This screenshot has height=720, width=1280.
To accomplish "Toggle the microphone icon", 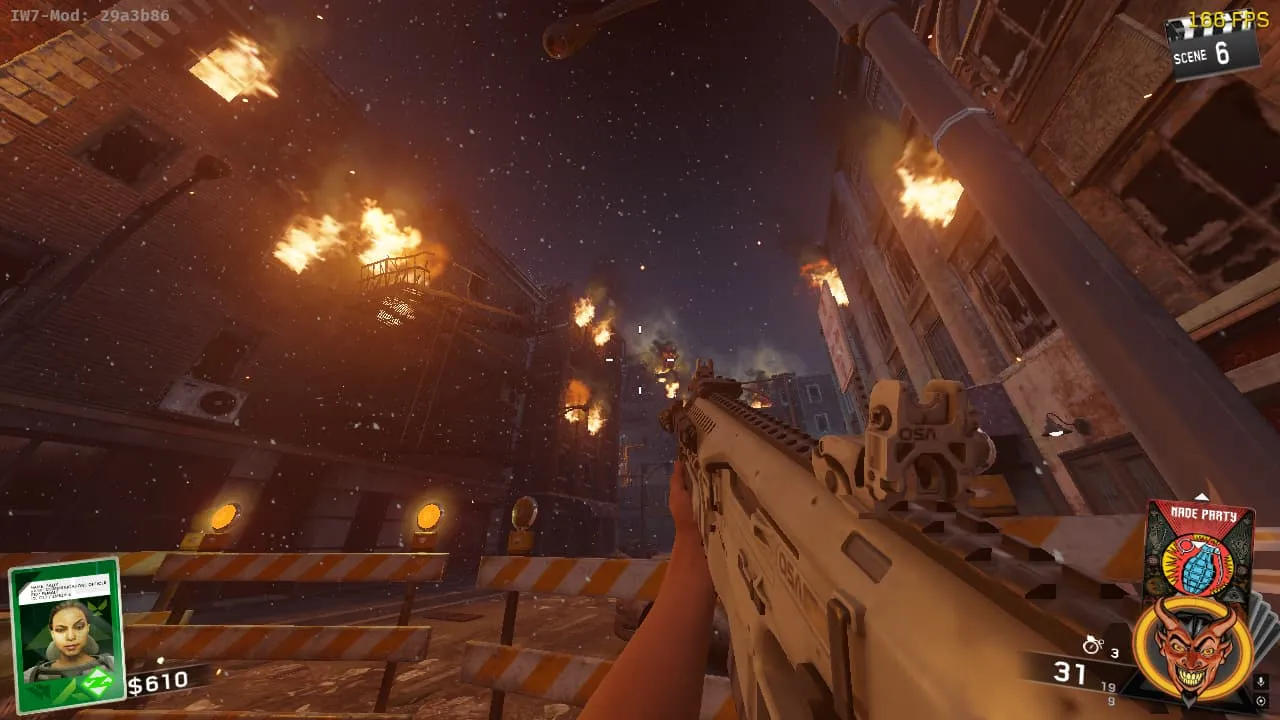I will pos(1261,682).
